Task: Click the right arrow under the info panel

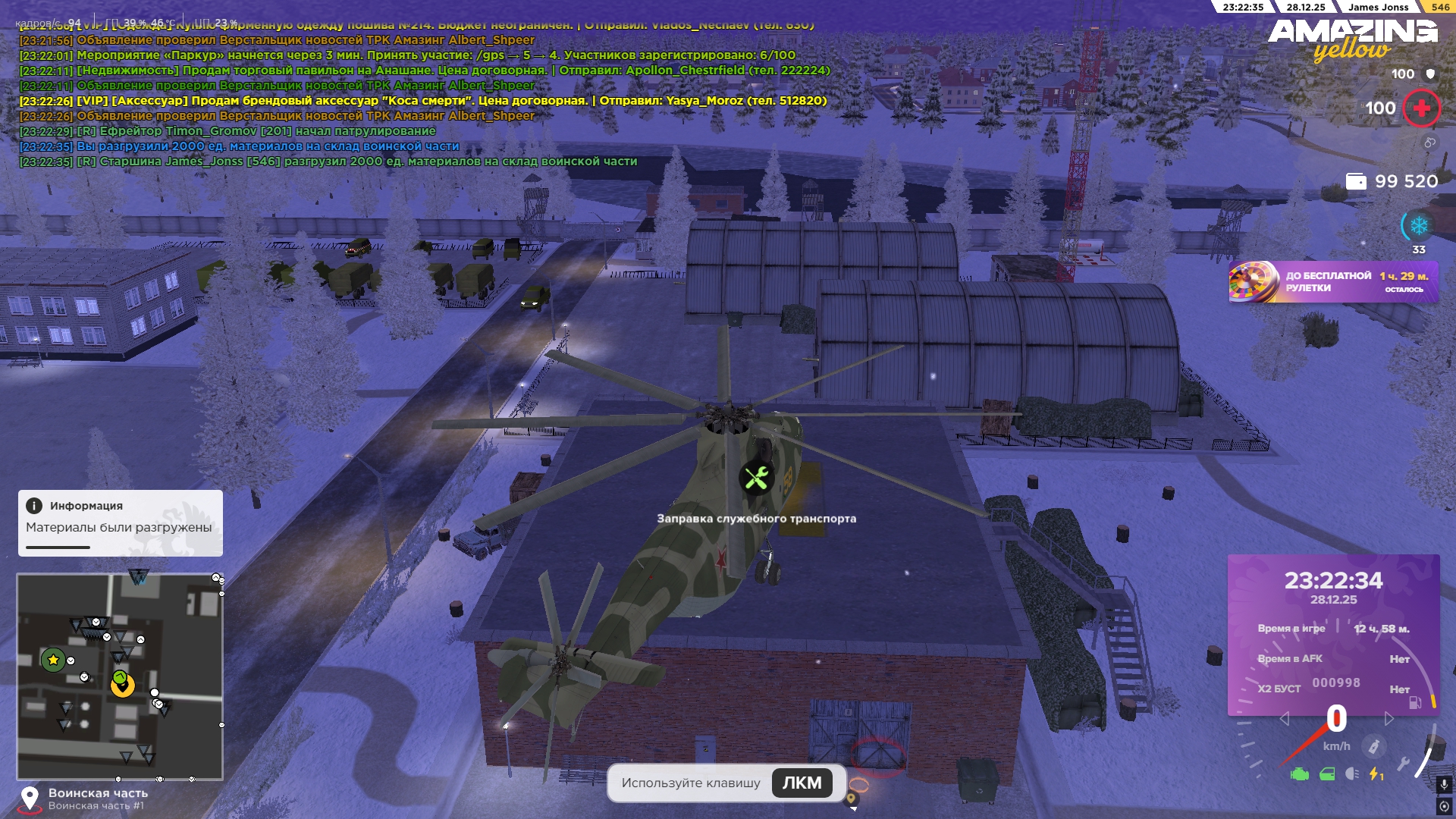Action: (x=1389, y=719)
